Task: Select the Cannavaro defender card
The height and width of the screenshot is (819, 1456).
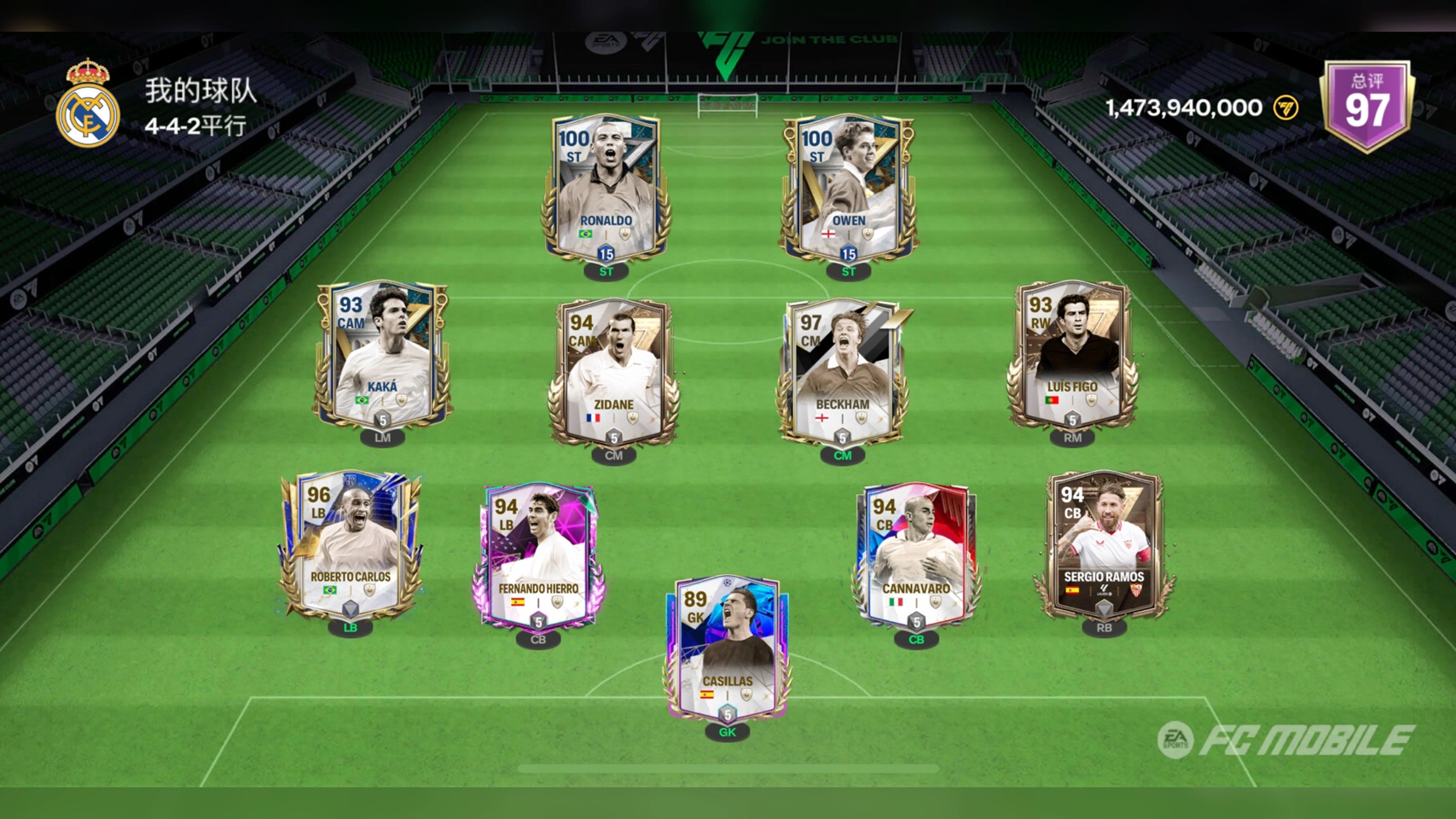Action: tap(916, 556)
